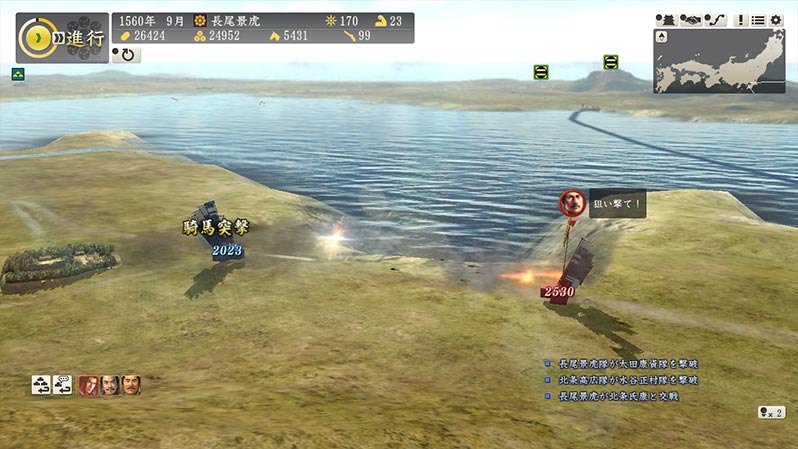Open the castle overview icon
This screenshot has width=798, height=449.
(666, 20)
